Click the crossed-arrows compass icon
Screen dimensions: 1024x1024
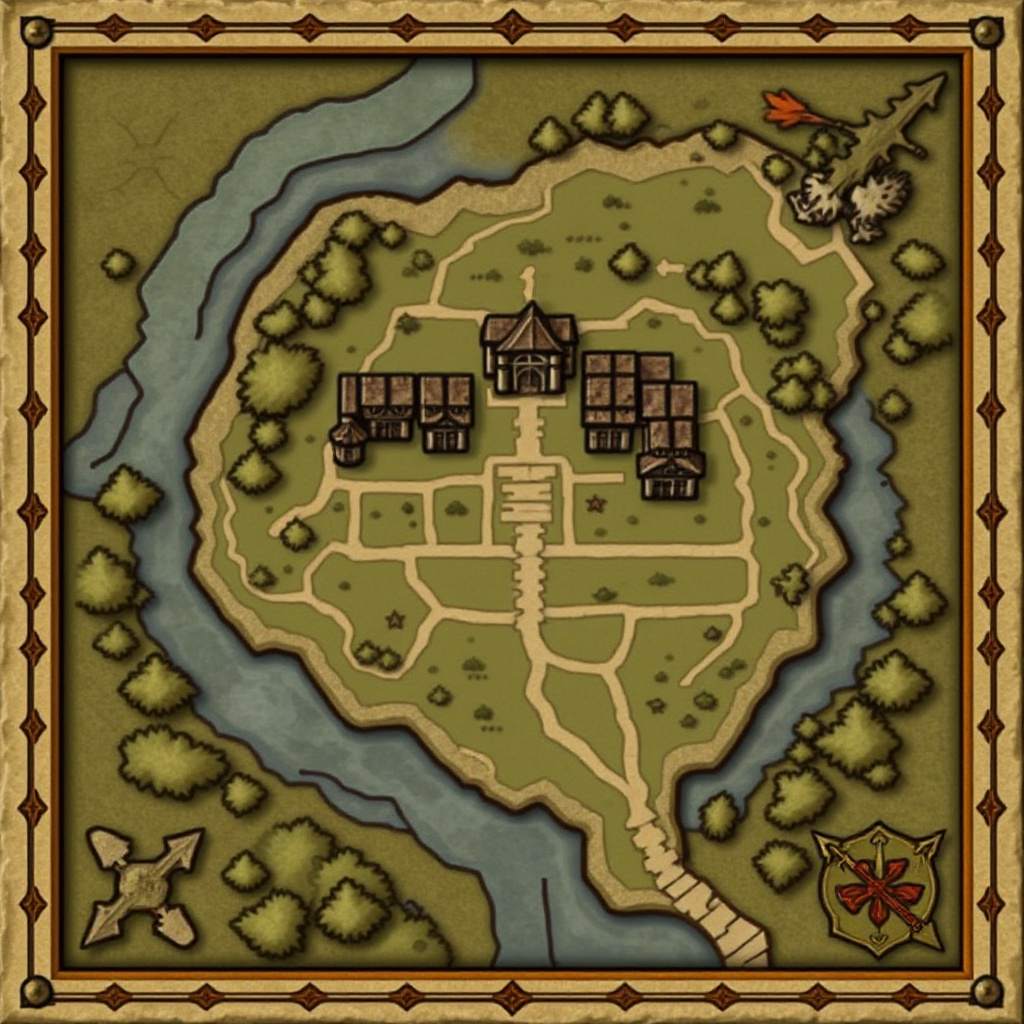click(143, 884)
